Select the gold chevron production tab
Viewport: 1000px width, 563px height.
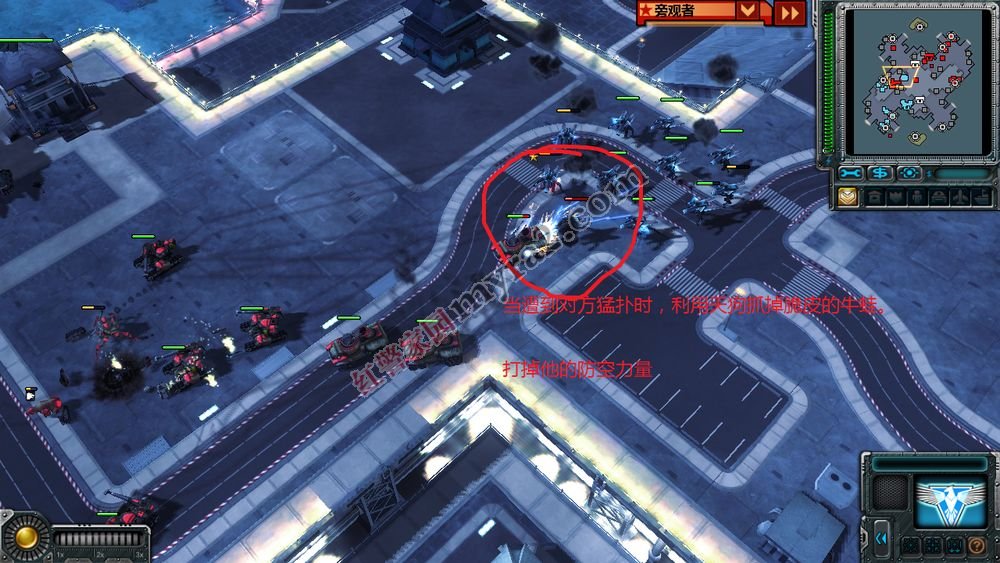click(x=848, y=197)
